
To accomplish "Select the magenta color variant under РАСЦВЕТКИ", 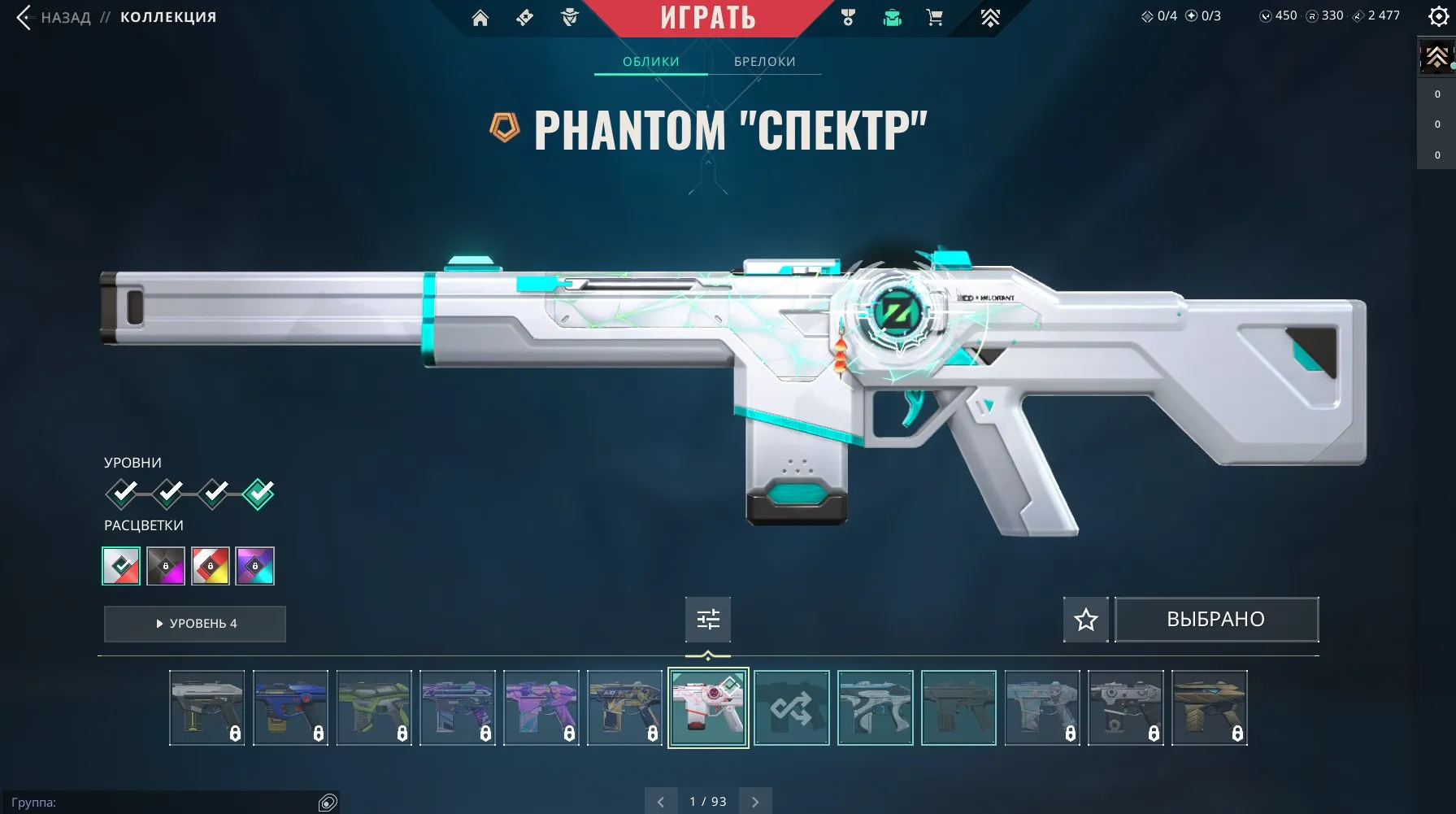I will 167,566.
